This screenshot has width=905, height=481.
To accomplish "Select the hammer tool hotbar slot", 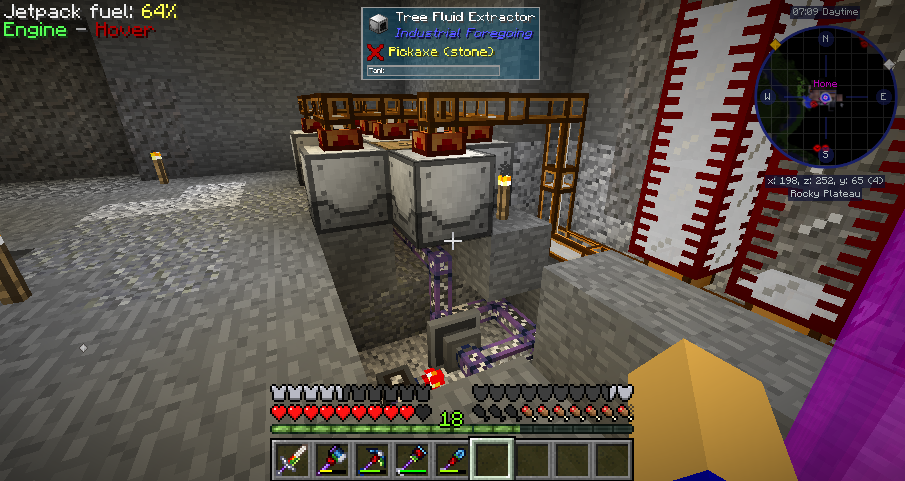I will click(412, 459).
